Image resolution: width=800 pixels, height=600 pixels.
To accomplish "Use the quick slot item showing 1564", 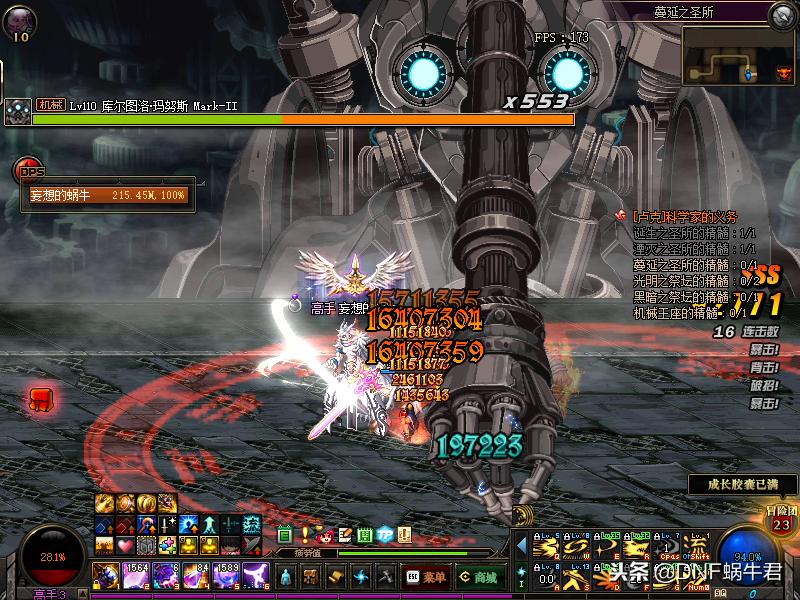I will (x=135, y=576).
